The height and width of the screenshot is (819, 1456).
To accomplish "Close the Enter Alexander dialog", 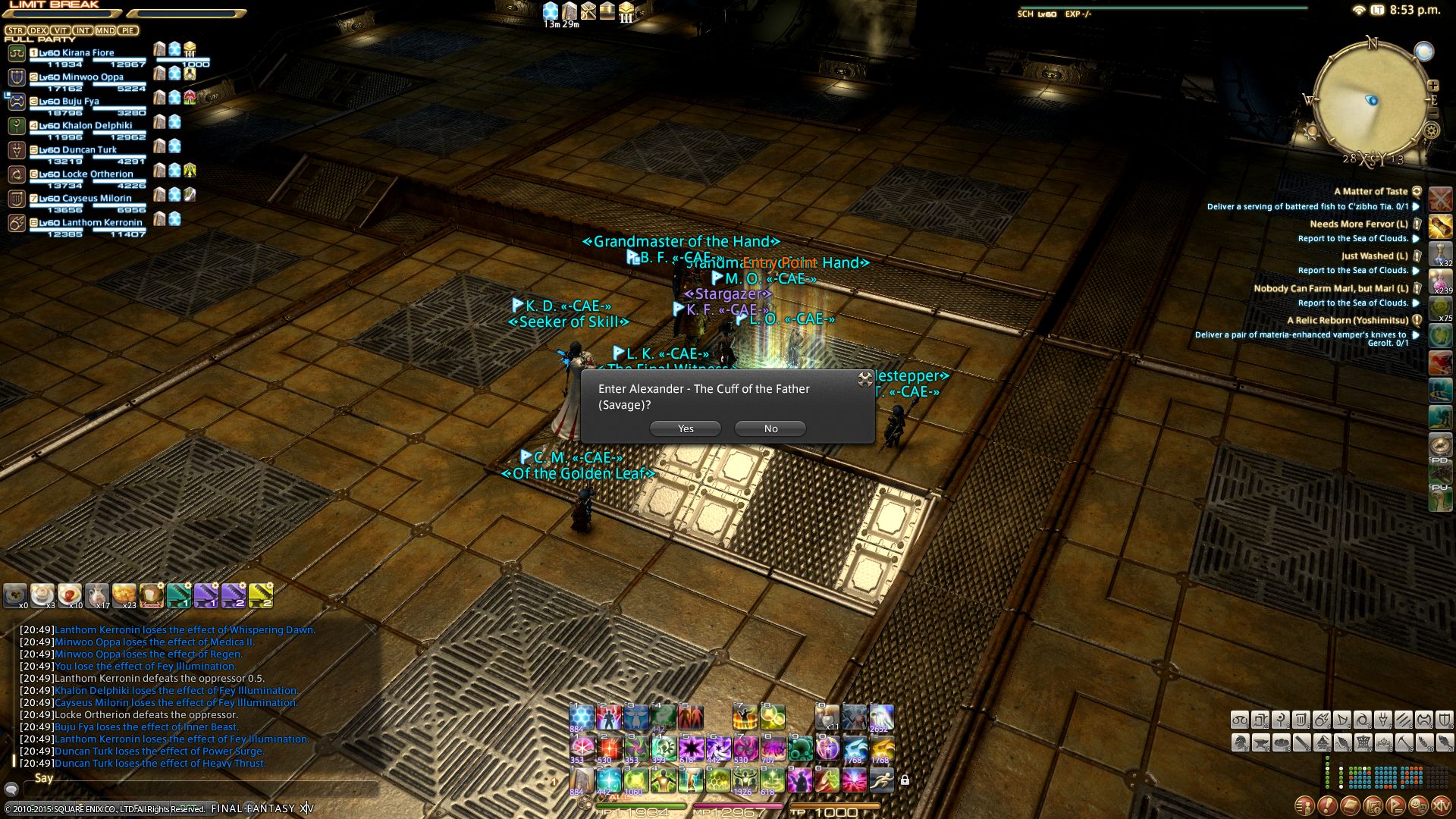I will 865,379.
